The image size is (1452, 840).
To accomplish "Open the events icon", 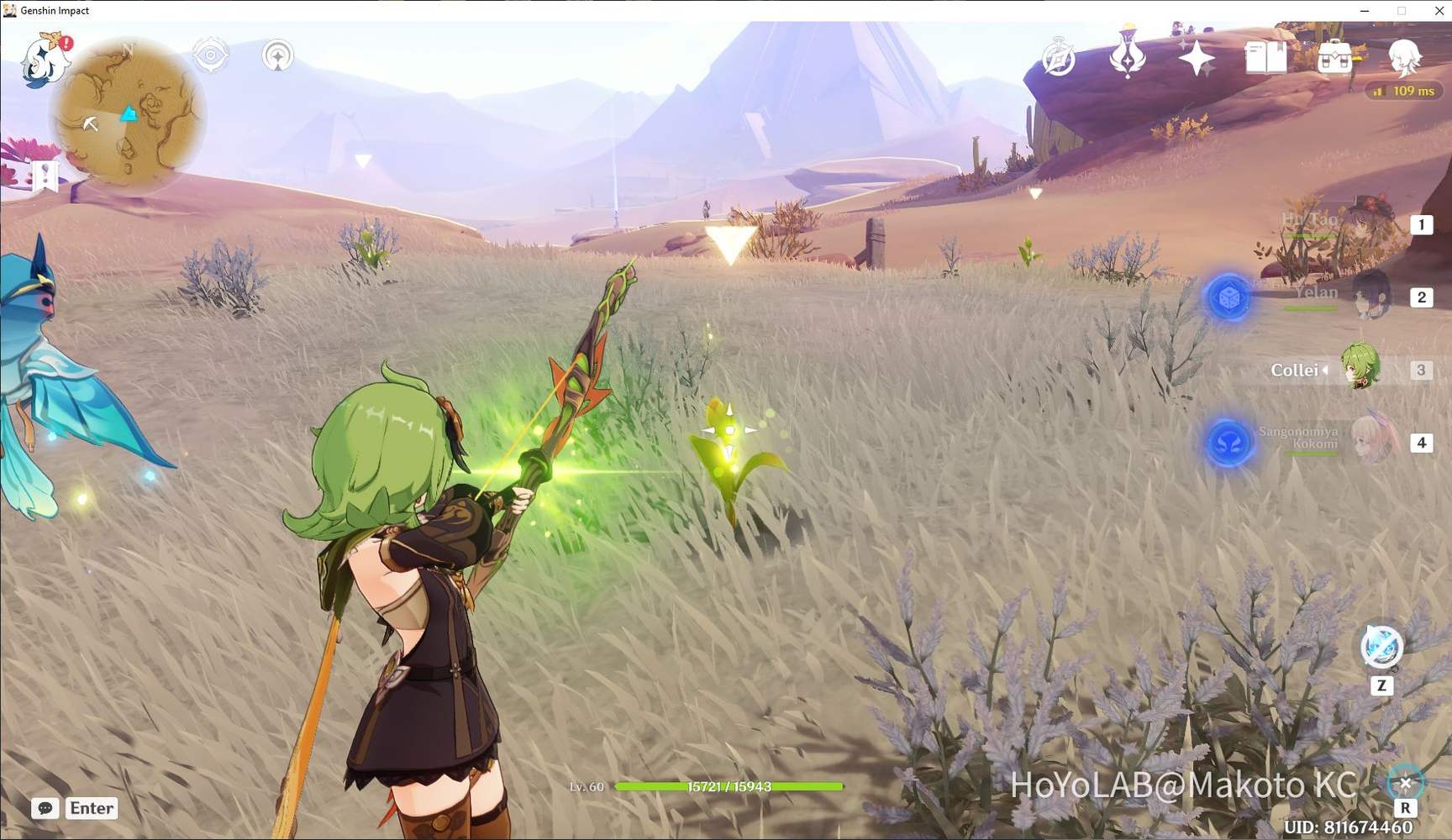I will tap(1128, 55).
